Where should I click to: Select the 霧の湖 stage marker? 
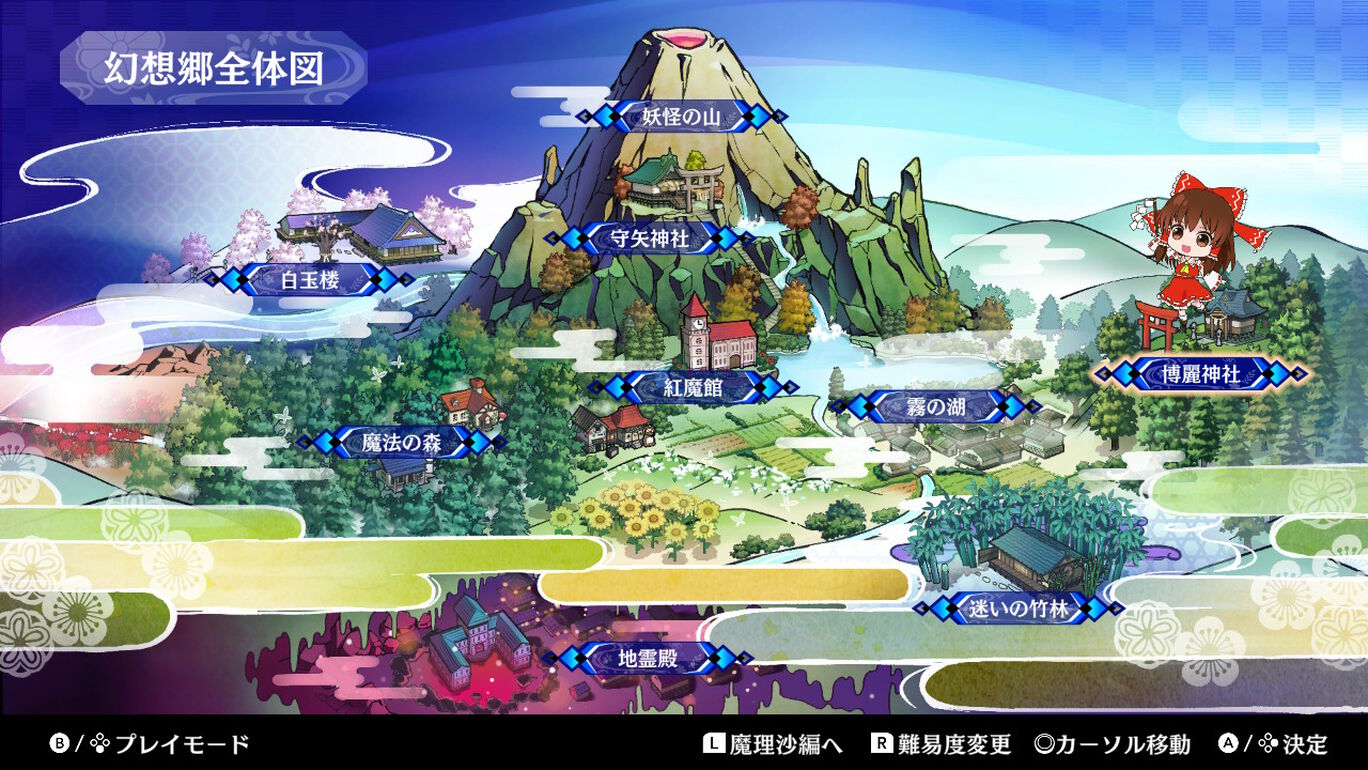[935, 405]
